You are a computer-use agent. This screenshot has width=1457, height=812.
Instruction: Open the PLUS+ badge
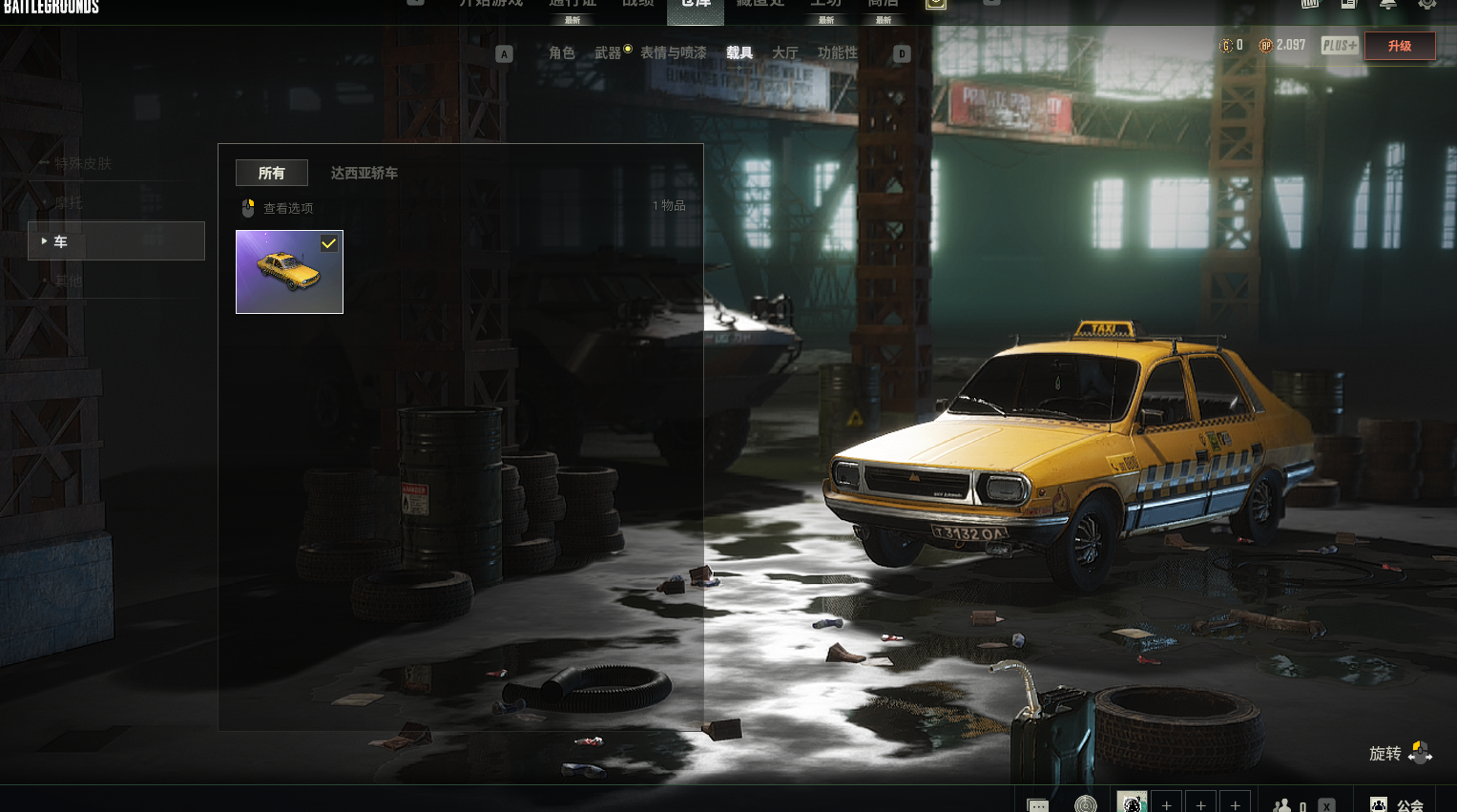1339,46
